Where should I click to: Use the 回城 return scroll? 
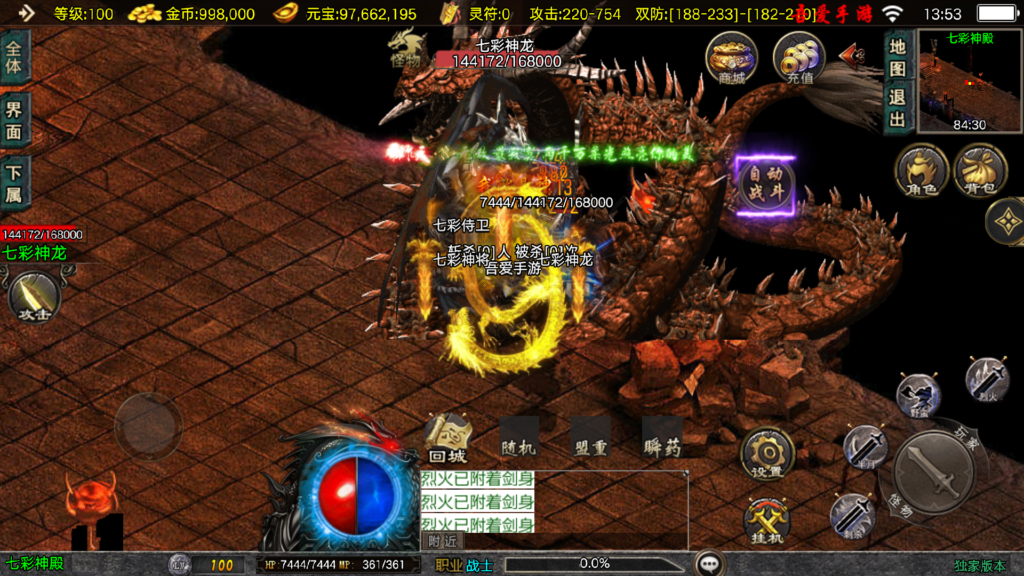click(x=447, y=436)
